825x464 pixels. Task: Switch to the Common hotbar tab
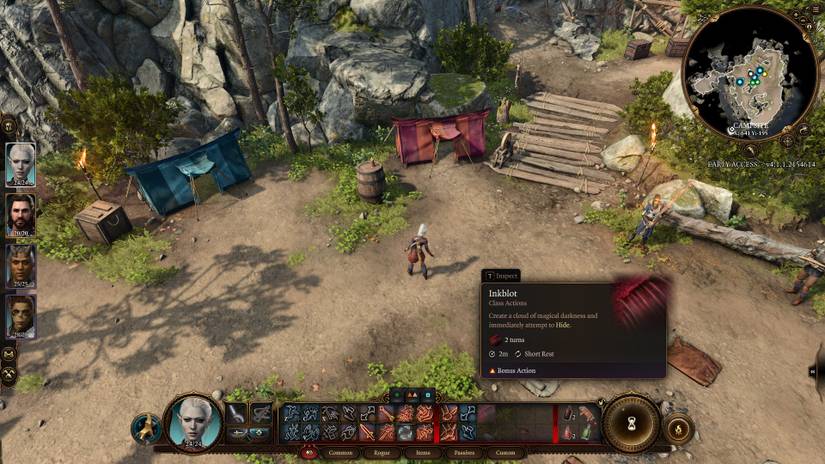click(339, 452)
